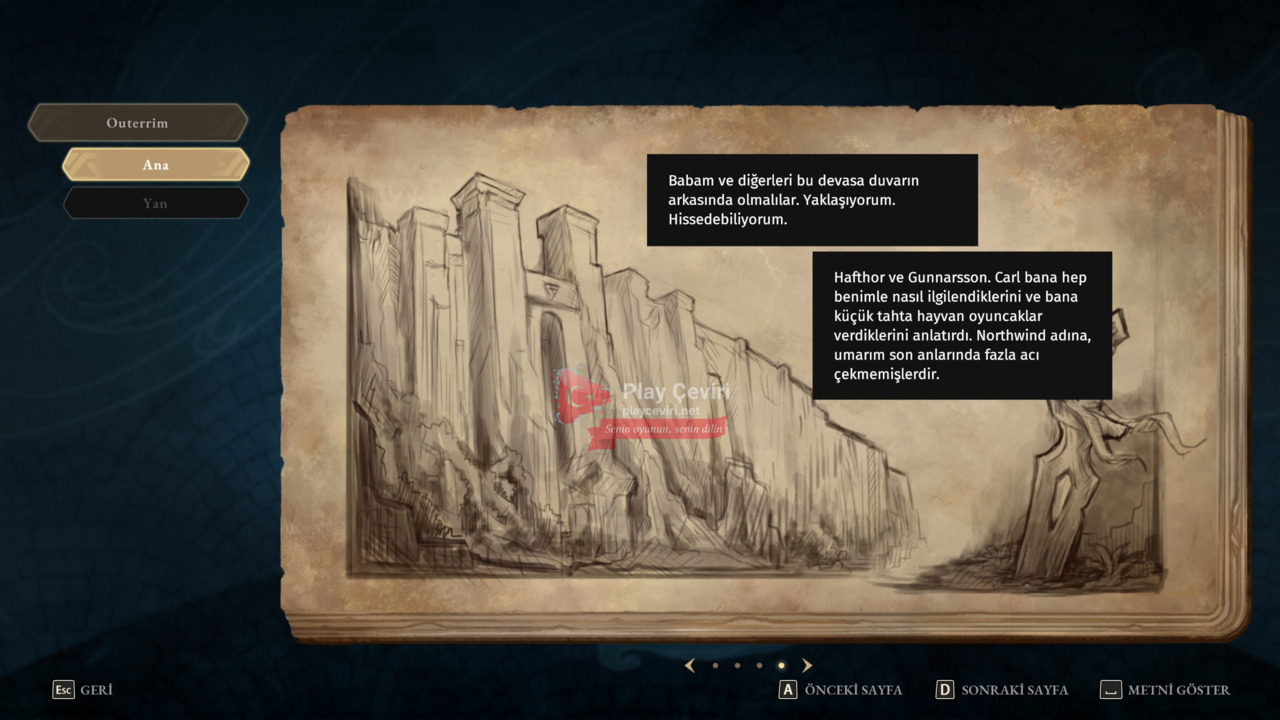Select the Outerrim journal category

coord(138,123)
